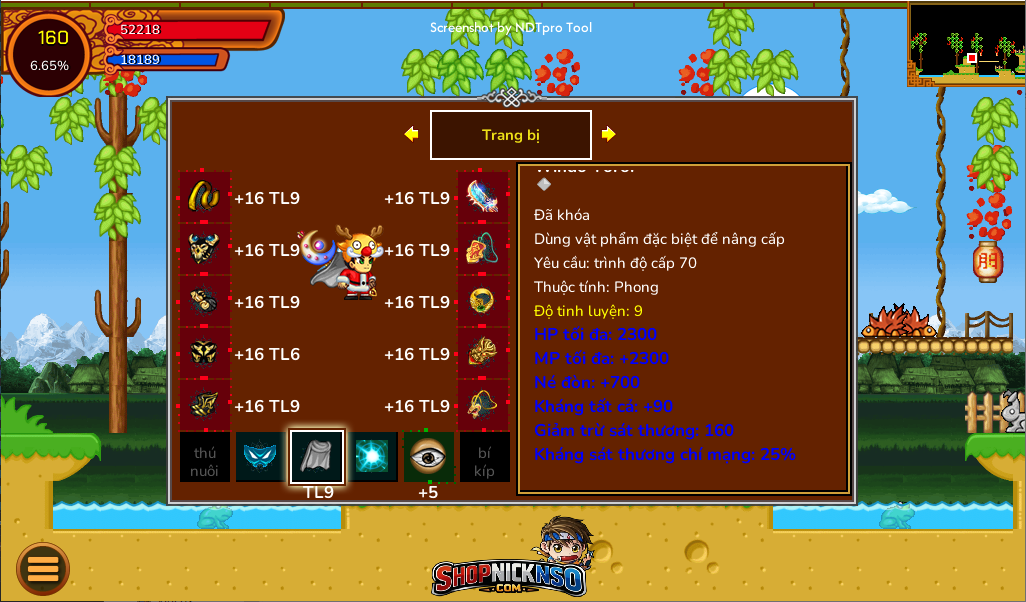
Task: Open the empty thú nuôi pet slot
Action: tap(205, 457)
